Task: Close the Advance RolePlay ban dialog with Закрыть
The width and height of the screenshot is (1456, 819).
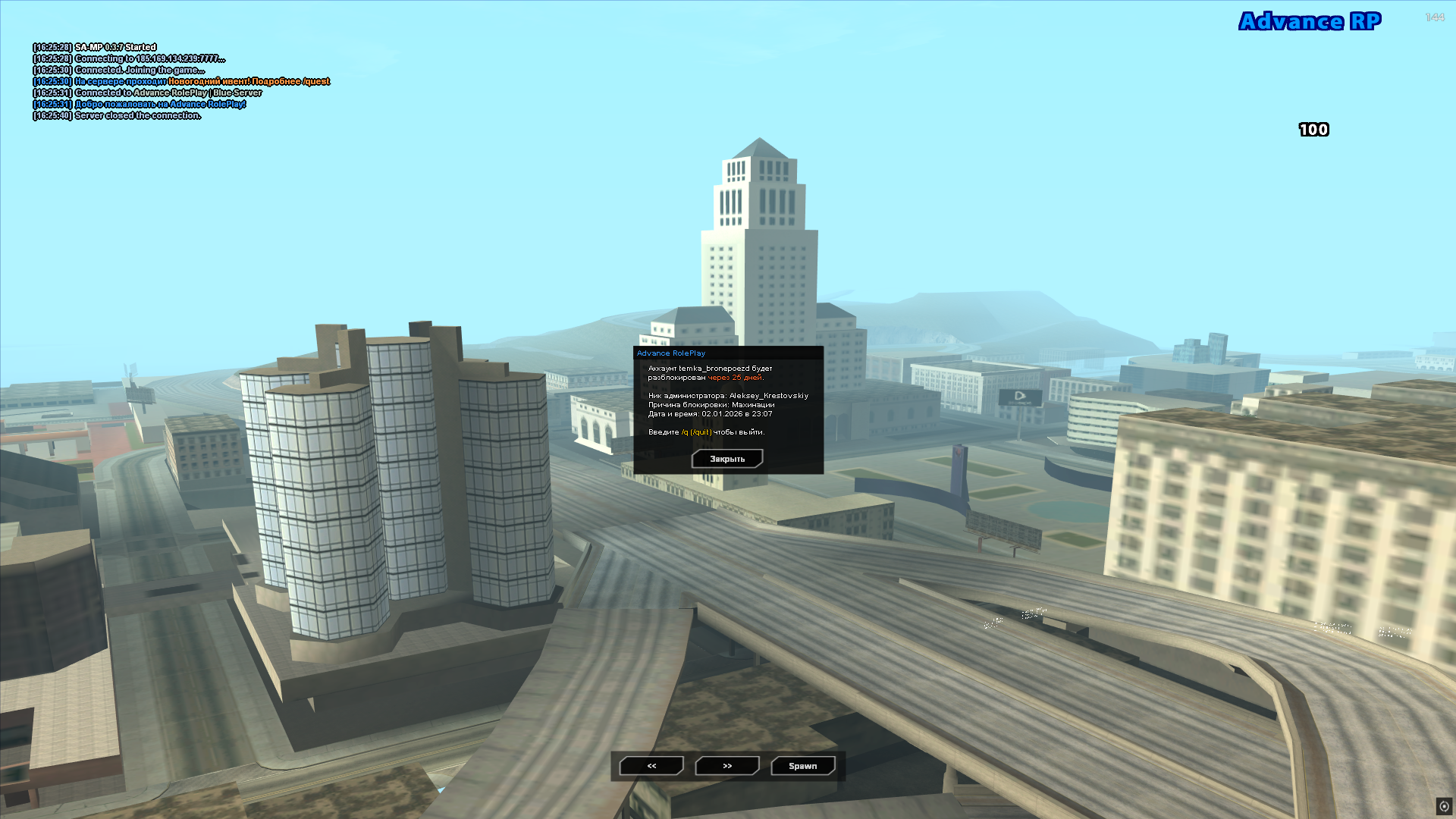Action: tap(726, 459)
